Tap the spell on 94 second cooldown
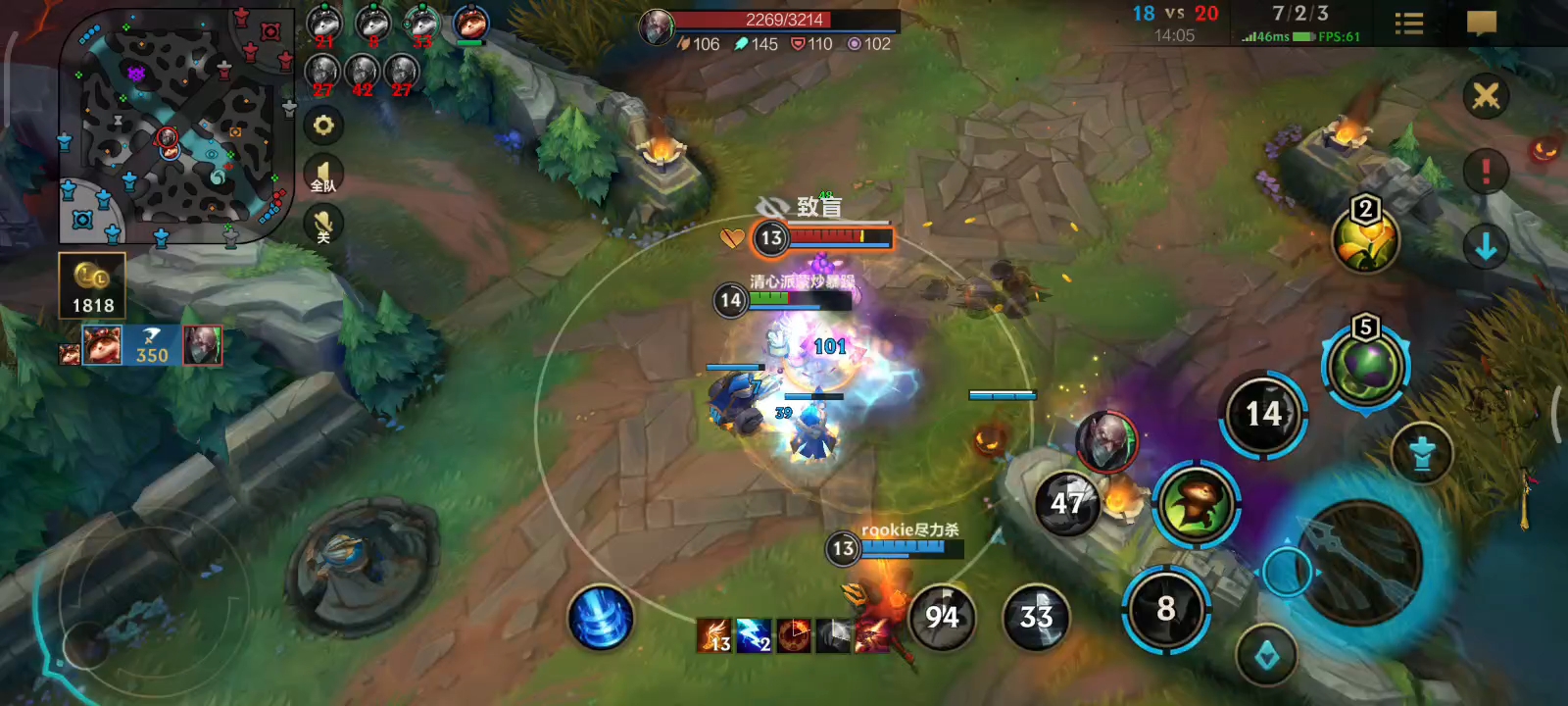Screen dimensions: 1568x706 pos(942,617)
